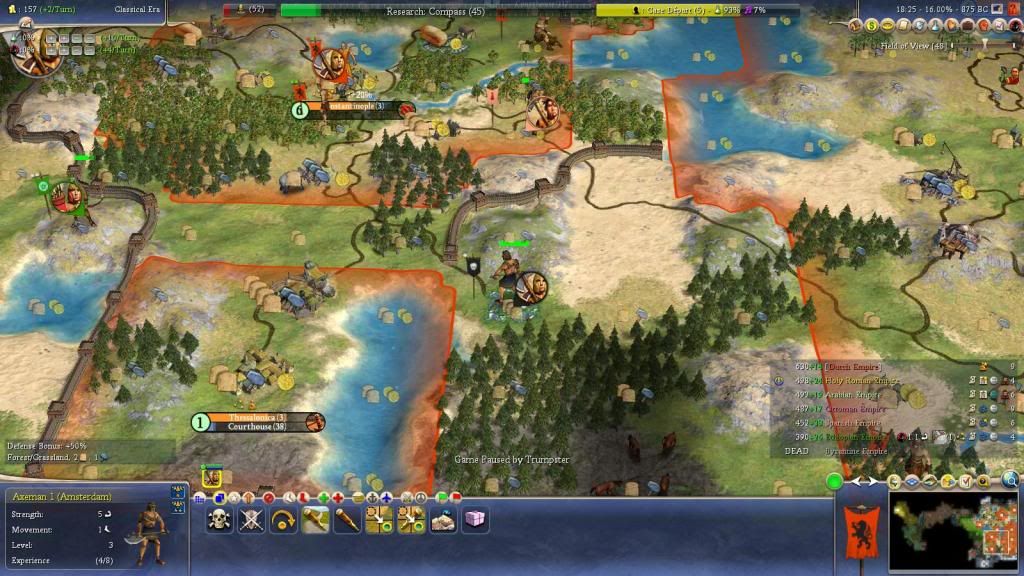Viewport: 1024px width, 576px height.
Task: Click the skull and crossbones action button
Action: coord(221,519)
